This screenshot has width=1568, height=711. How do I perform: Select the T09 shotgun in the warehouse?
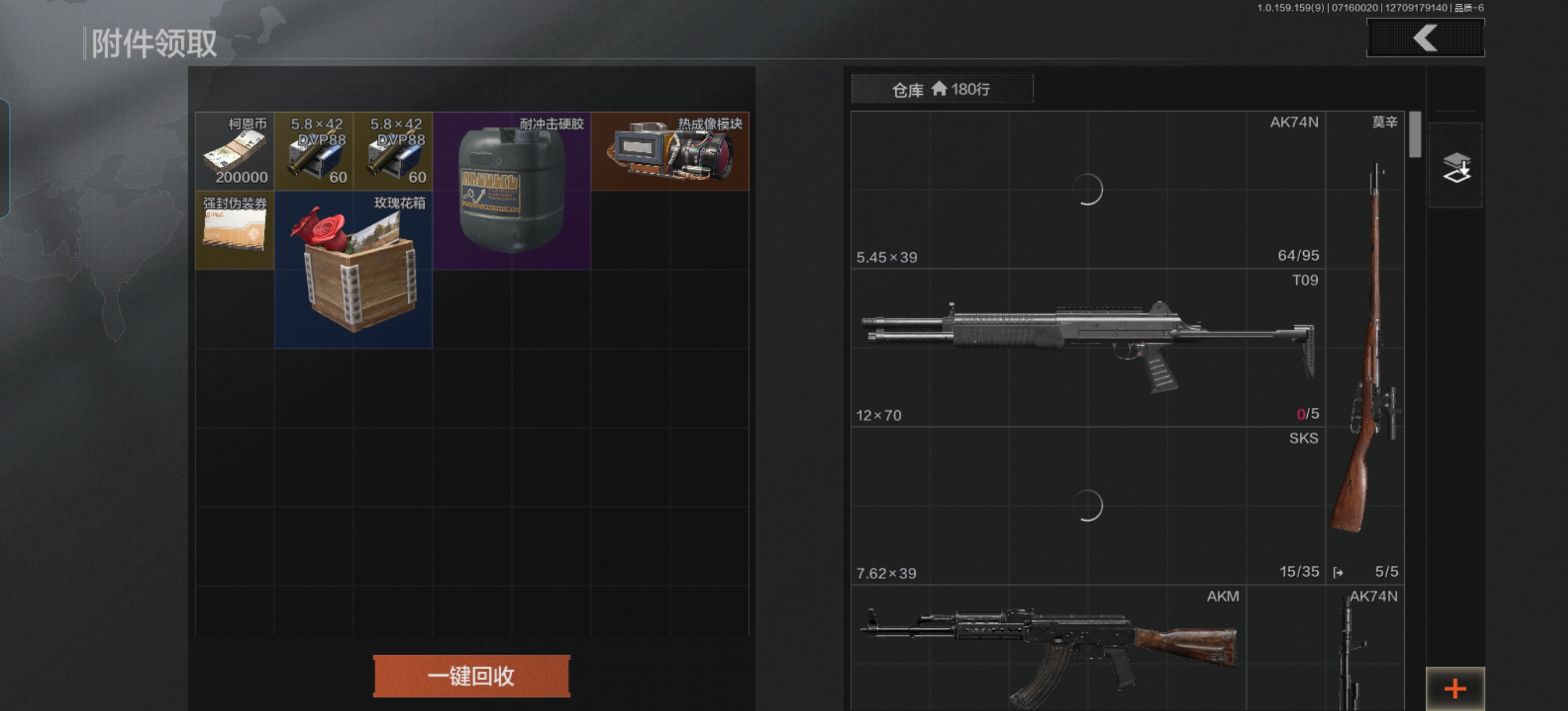pos(1087,347)
